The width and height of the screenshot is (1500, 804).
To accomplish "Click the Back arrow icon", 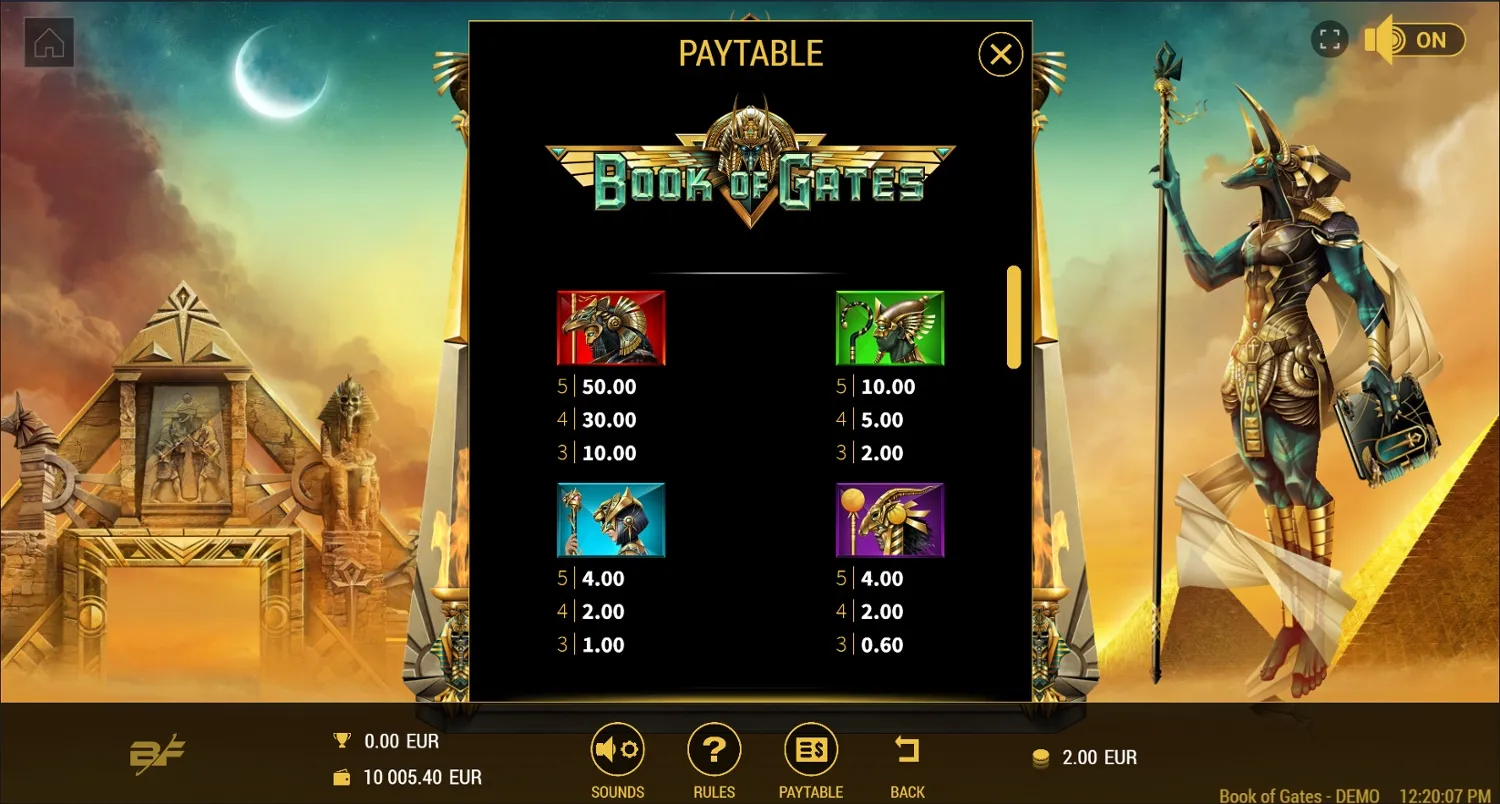I will click(x=906, y=748).
